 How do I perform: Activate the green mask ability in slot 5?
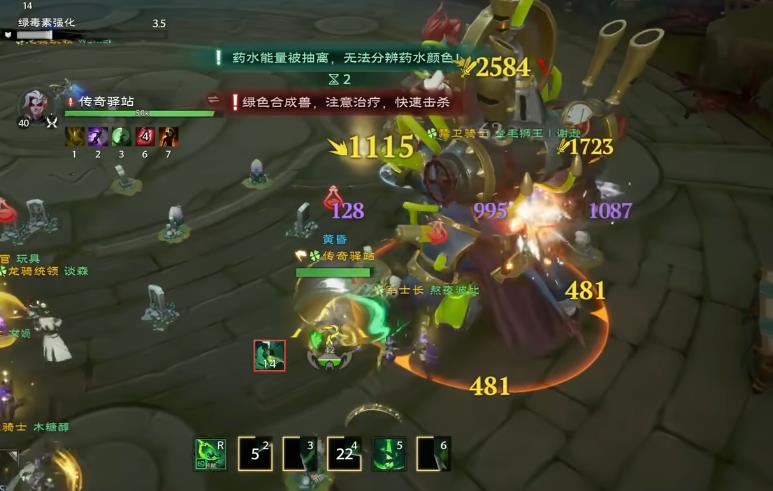388,454
